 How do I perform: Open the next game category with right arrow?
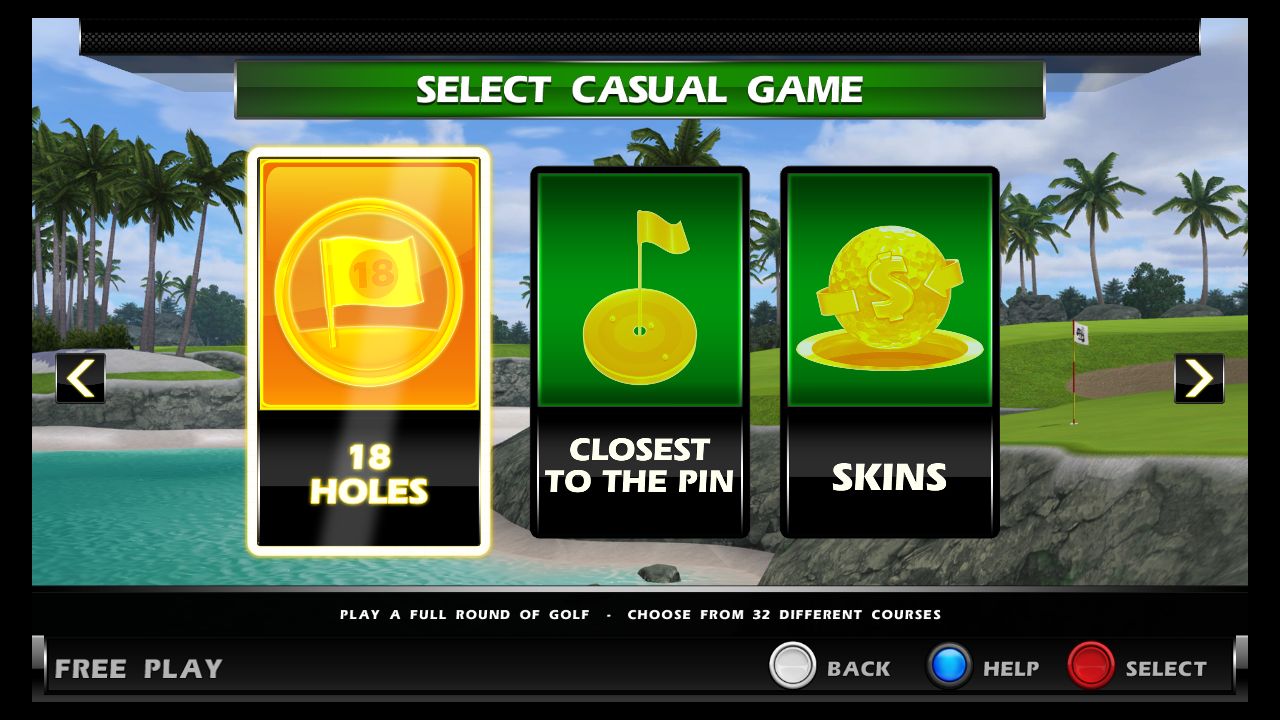point(1200,378)
